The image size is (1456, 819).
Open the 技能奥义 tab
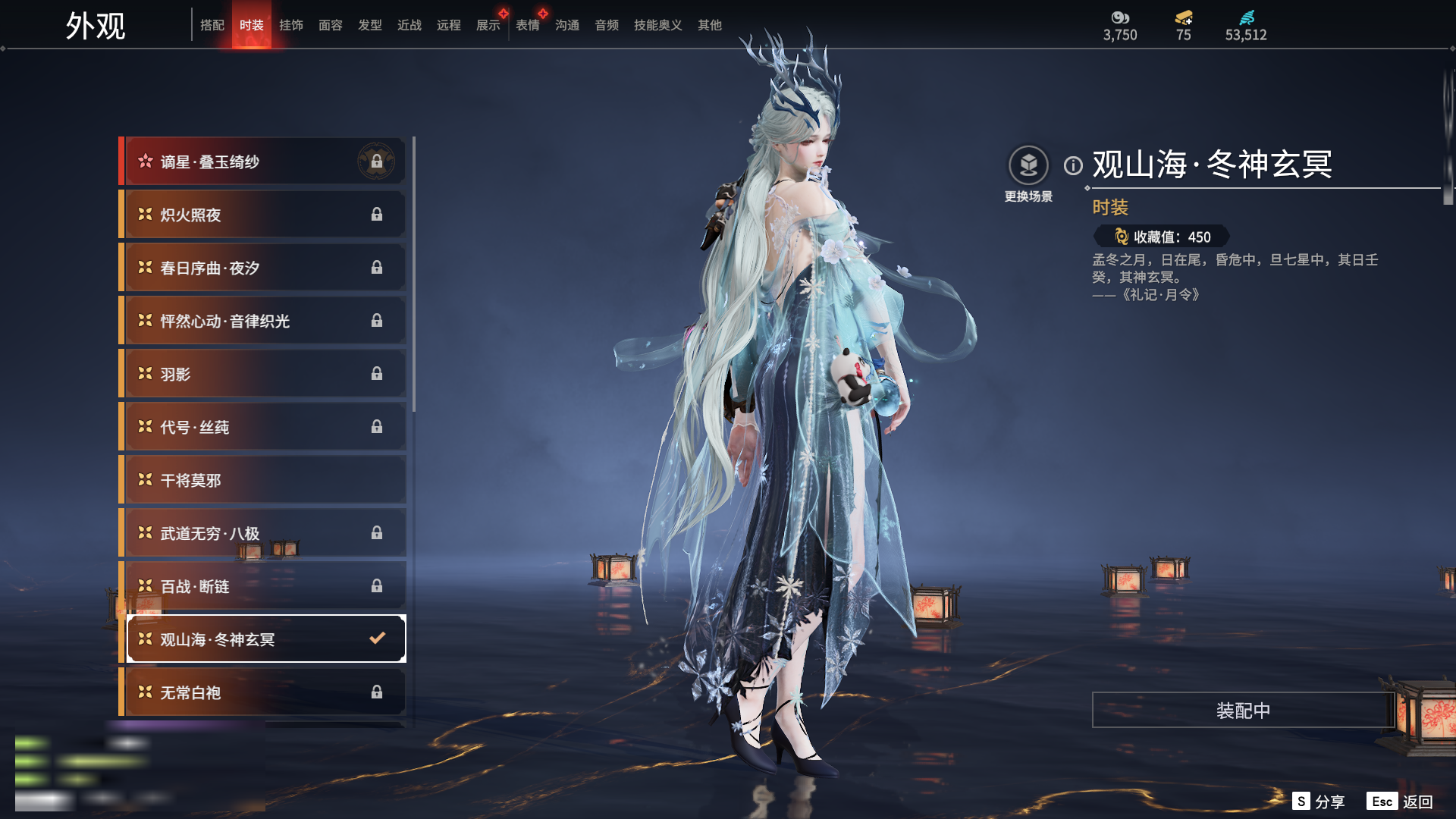point(658,25)
